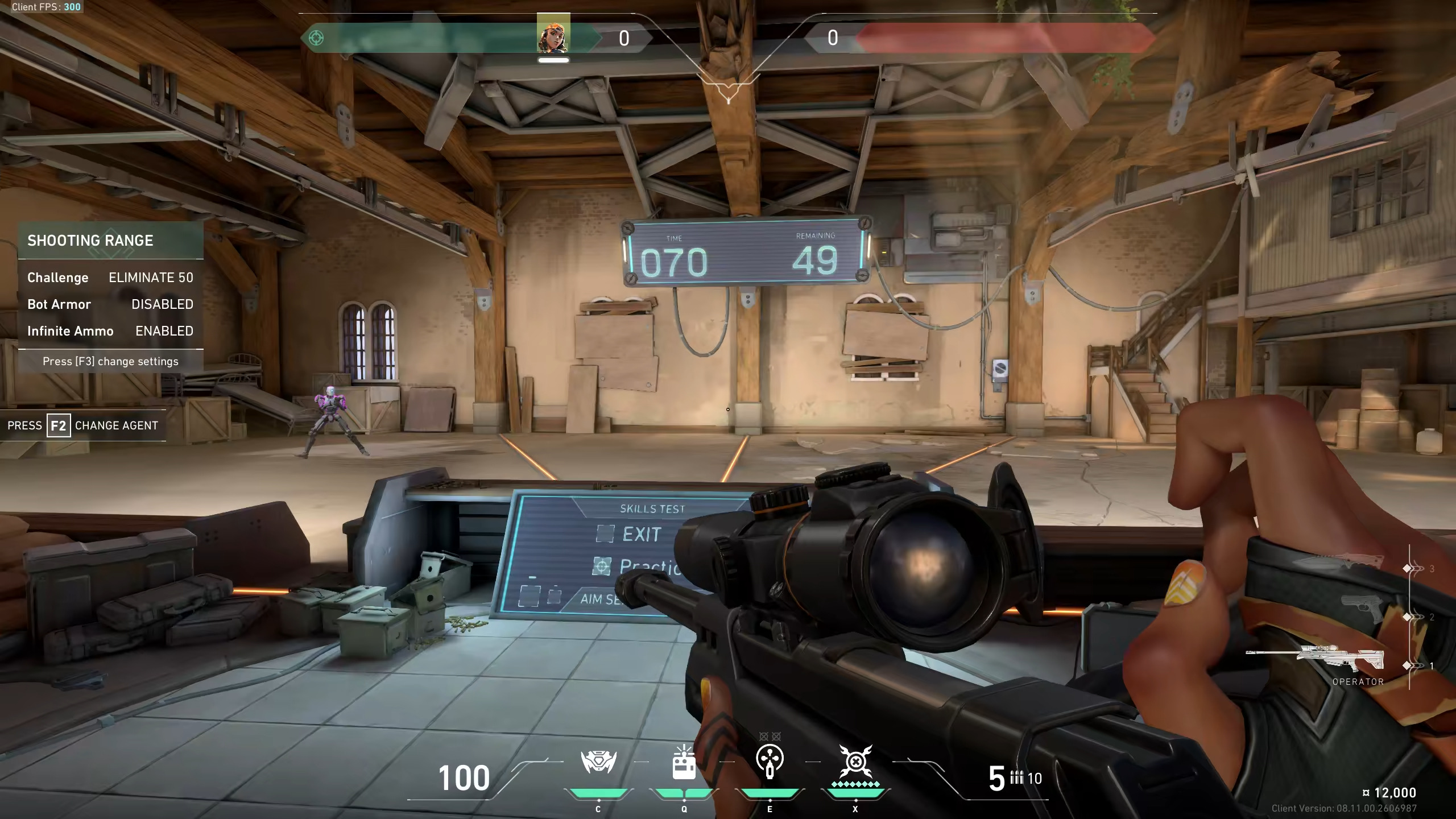Image resolution: width=1456 pixels, height=819 pixels.
Task: Click Raze's agent portrait in top bar
Action: [x=553, y=36]
